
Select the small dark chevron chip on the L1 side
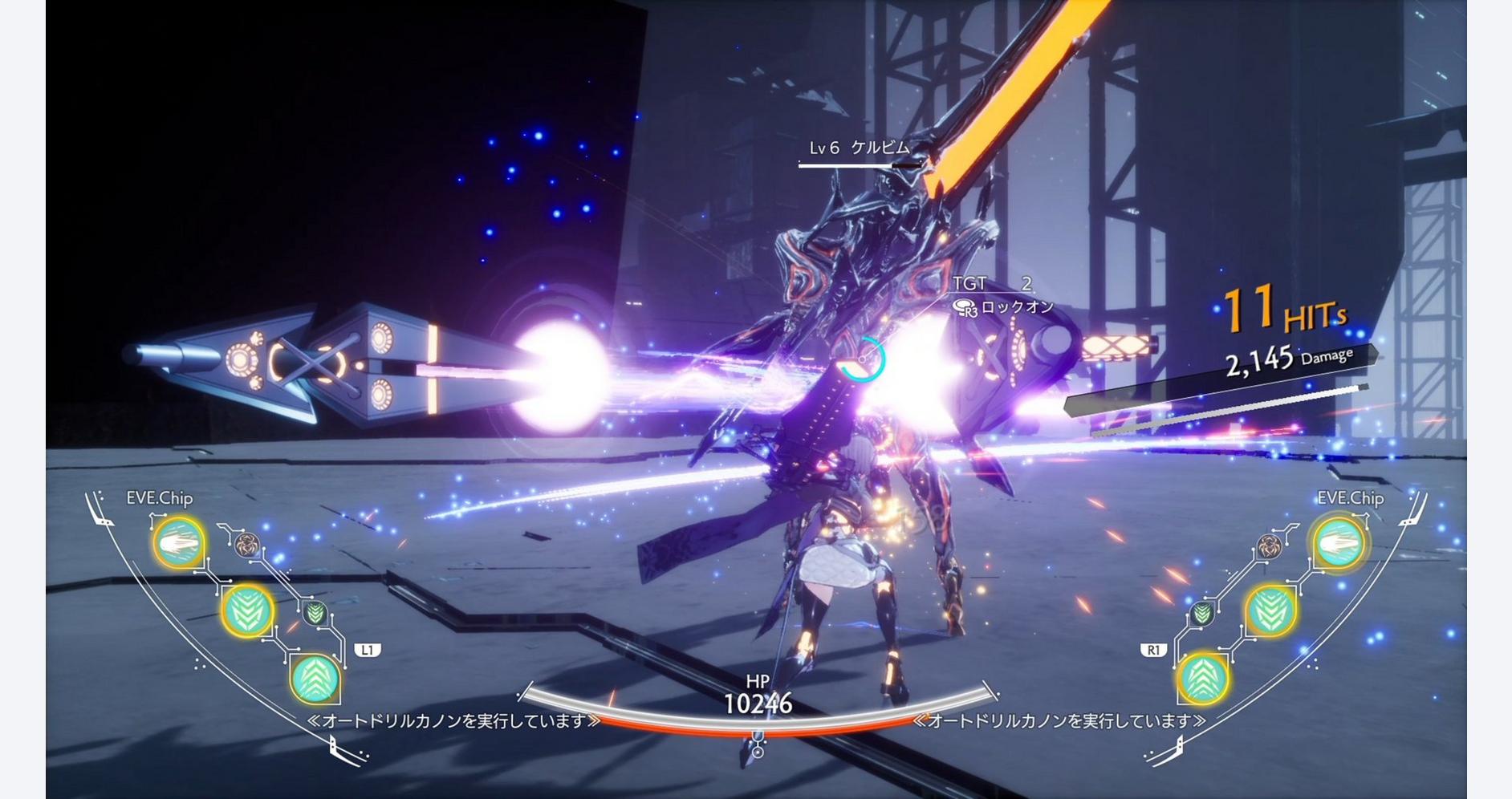click(315, 614)
